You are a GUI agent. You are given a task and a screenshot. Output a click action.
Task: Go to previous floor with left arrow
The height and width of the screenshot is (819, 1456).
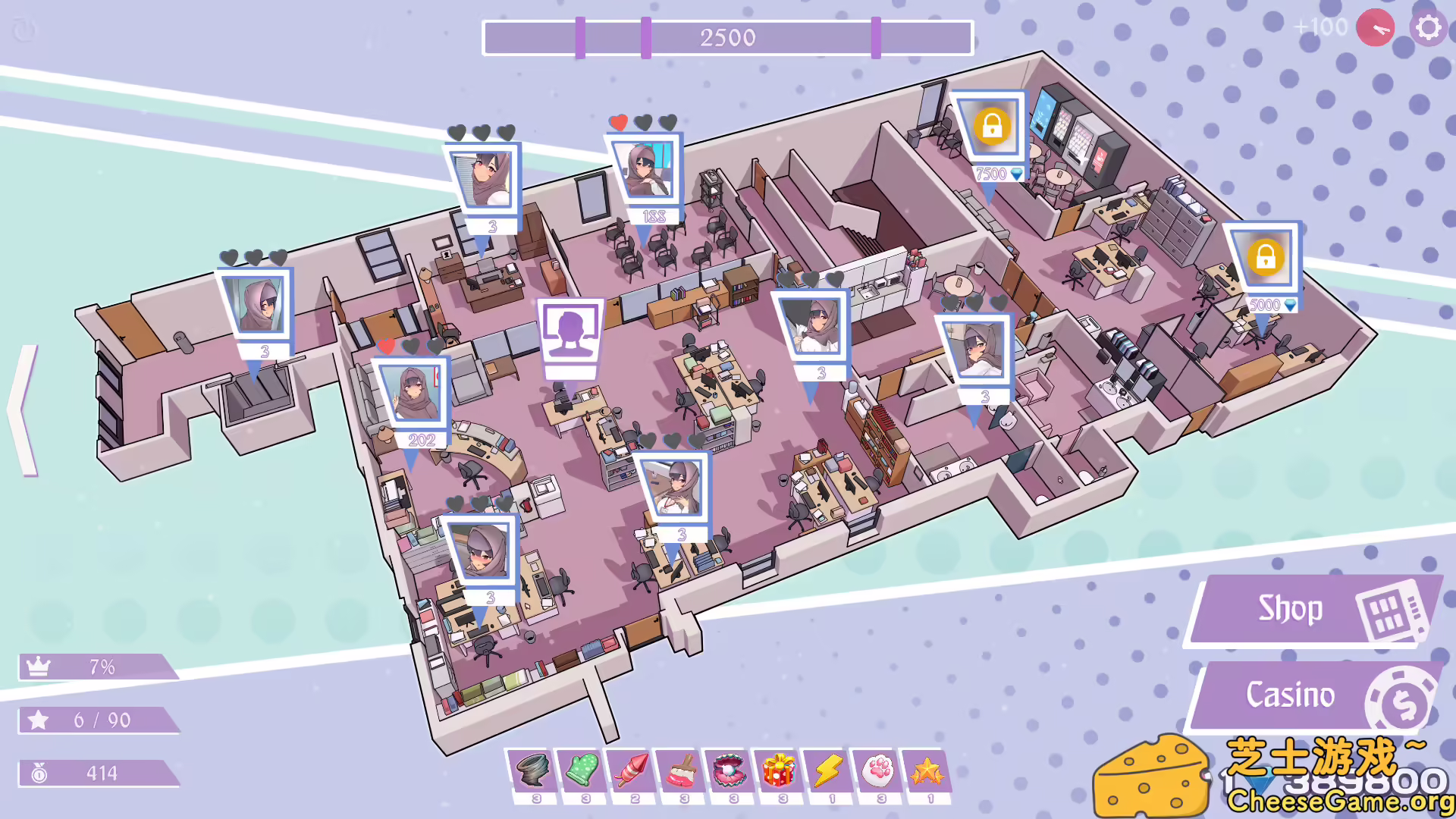(24, 409)
